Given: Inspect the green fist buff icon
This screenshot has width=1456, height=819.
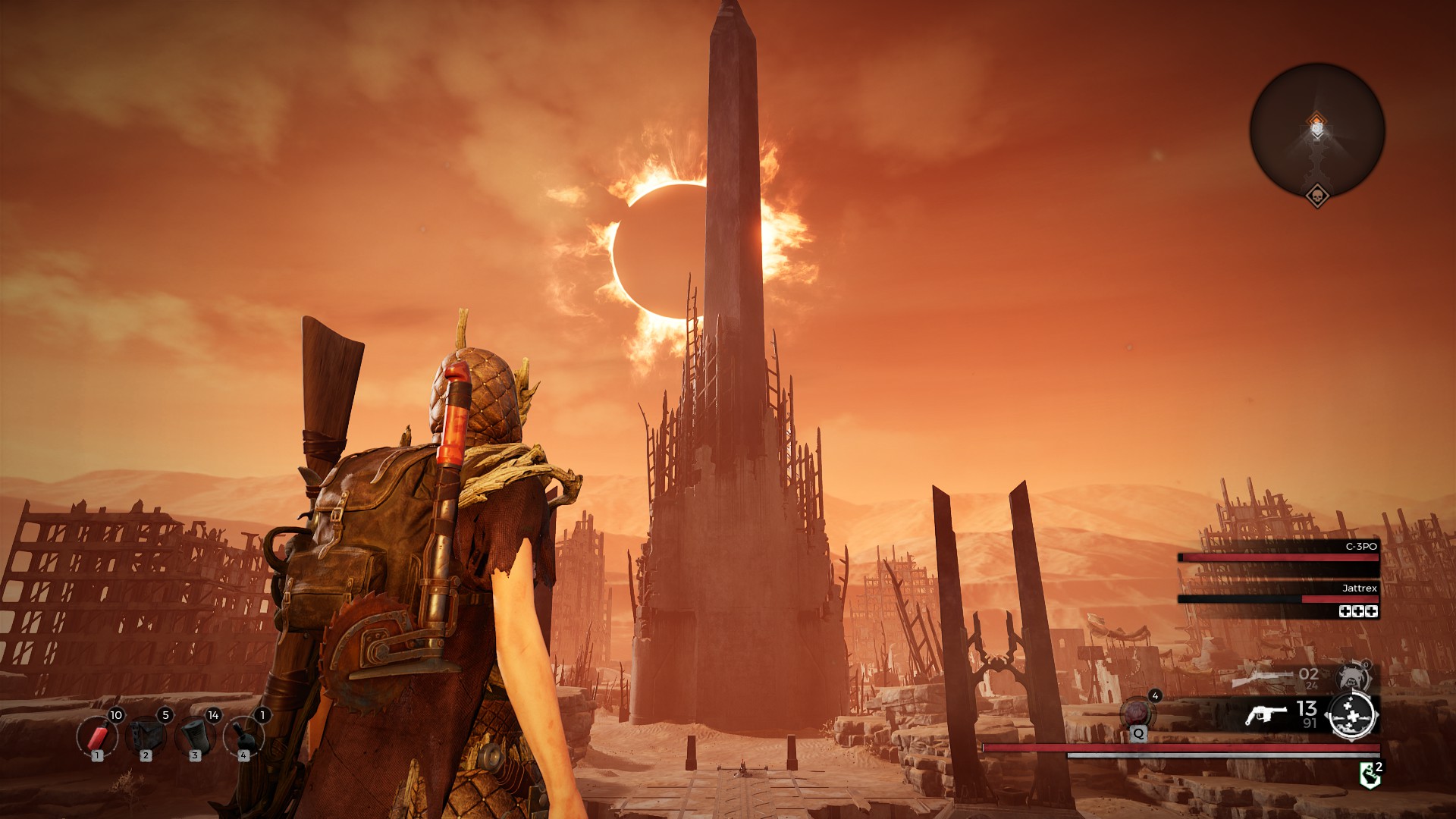Looking at the screenshot, I should (x=1370, y=775).
